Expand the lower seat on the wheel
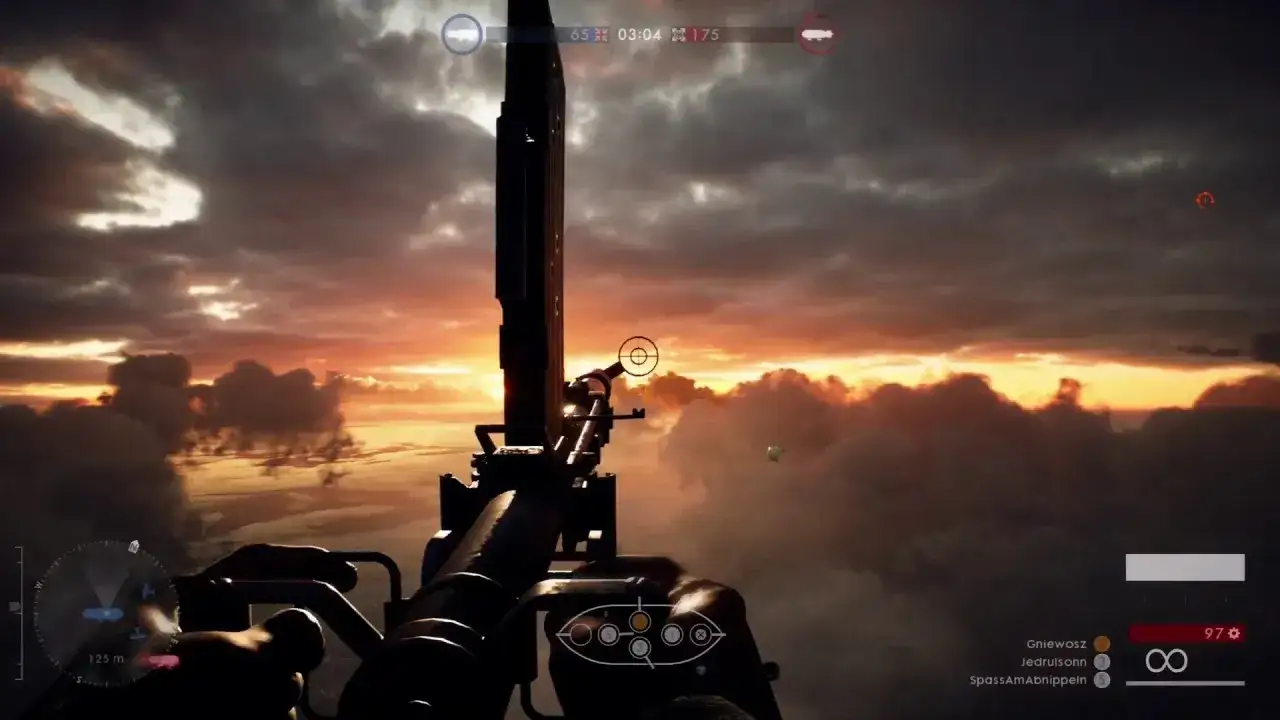This screenshot has width=1280, height=720. click(x=640, y=647)
